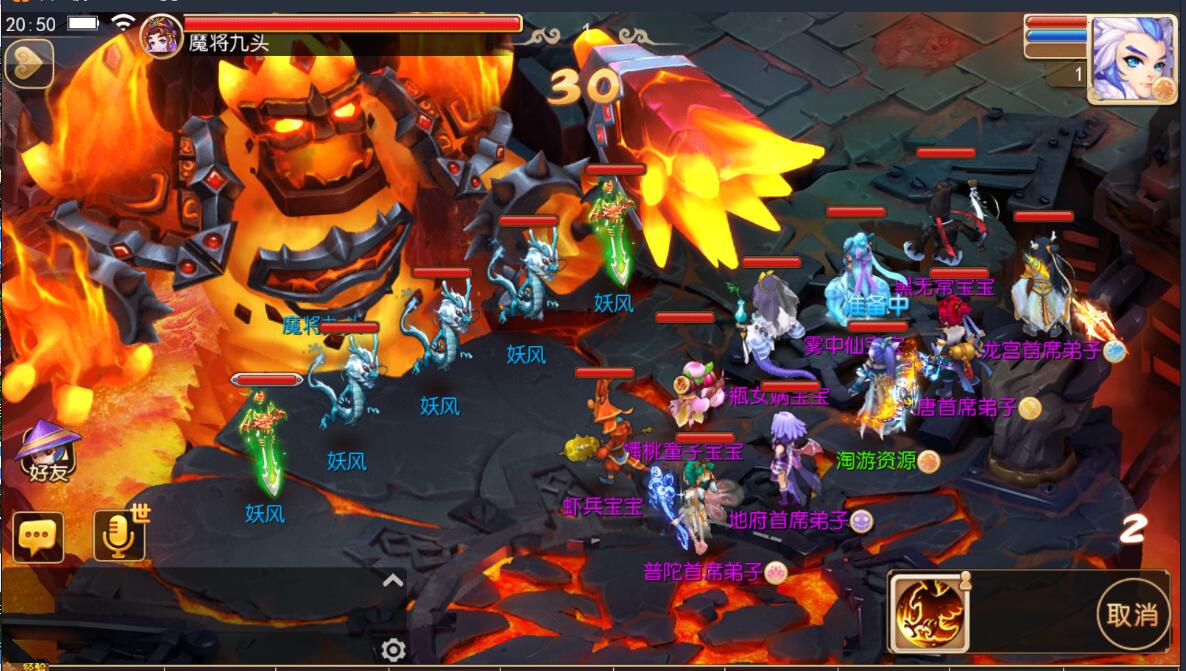Tap the heart arrow button at top-left
The width and height of the screenshot is (1186, 671).
click(x=28, y=64)
